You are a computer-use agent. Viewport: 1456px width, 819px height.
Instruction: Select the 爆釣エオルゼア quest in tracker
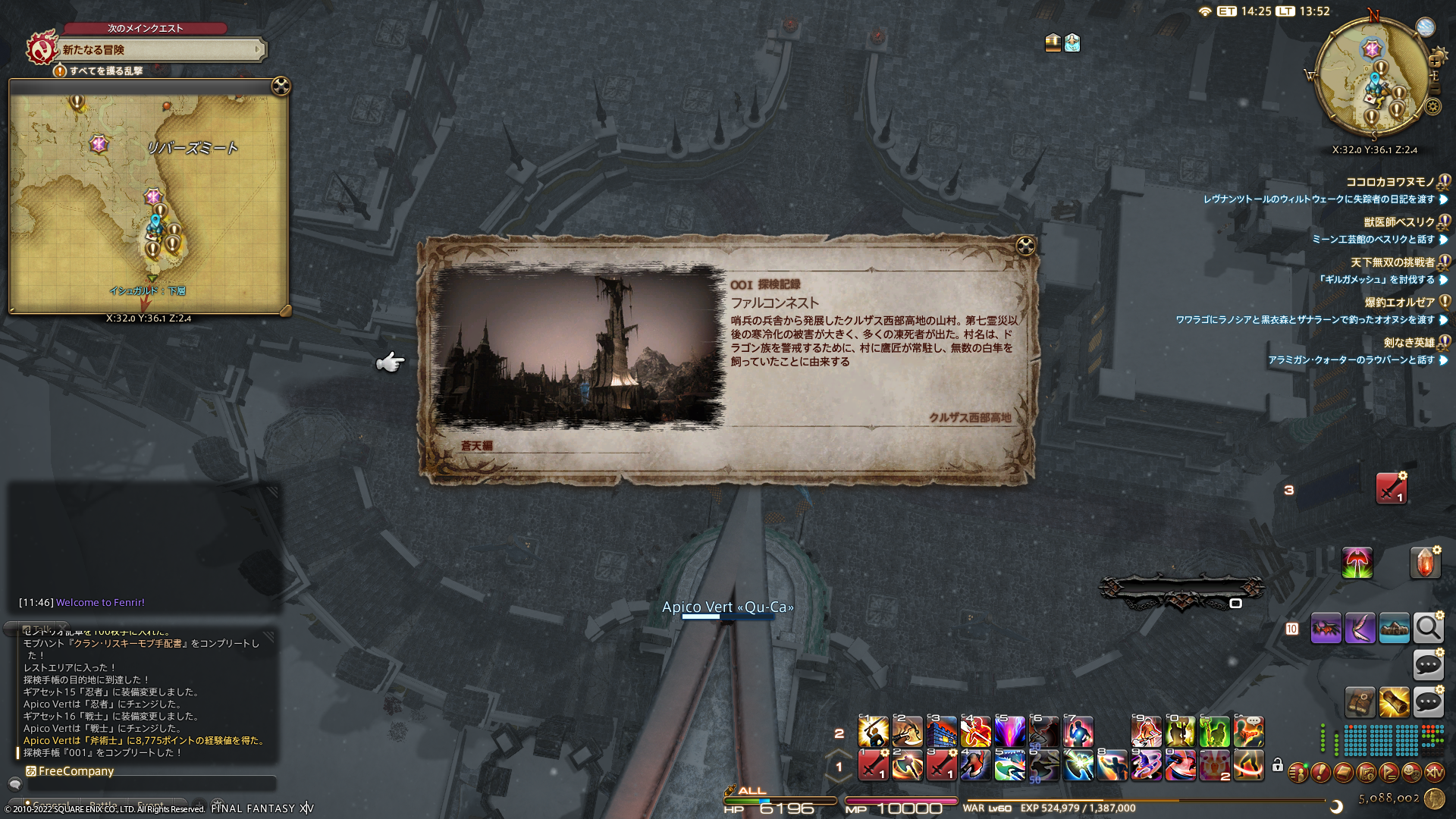pos(1399,303)
